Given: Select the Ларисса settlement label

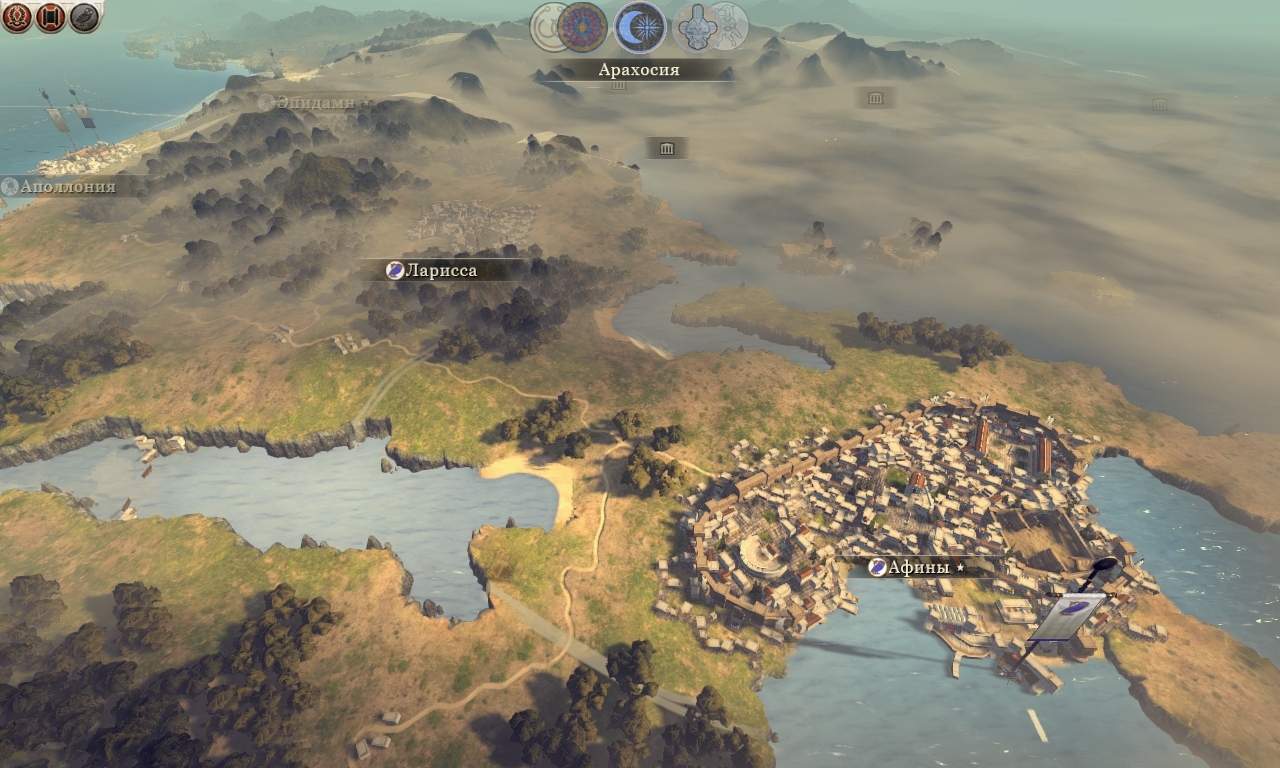Looking at the screenshot, I should pyautogui.click(x=438, y=270).
